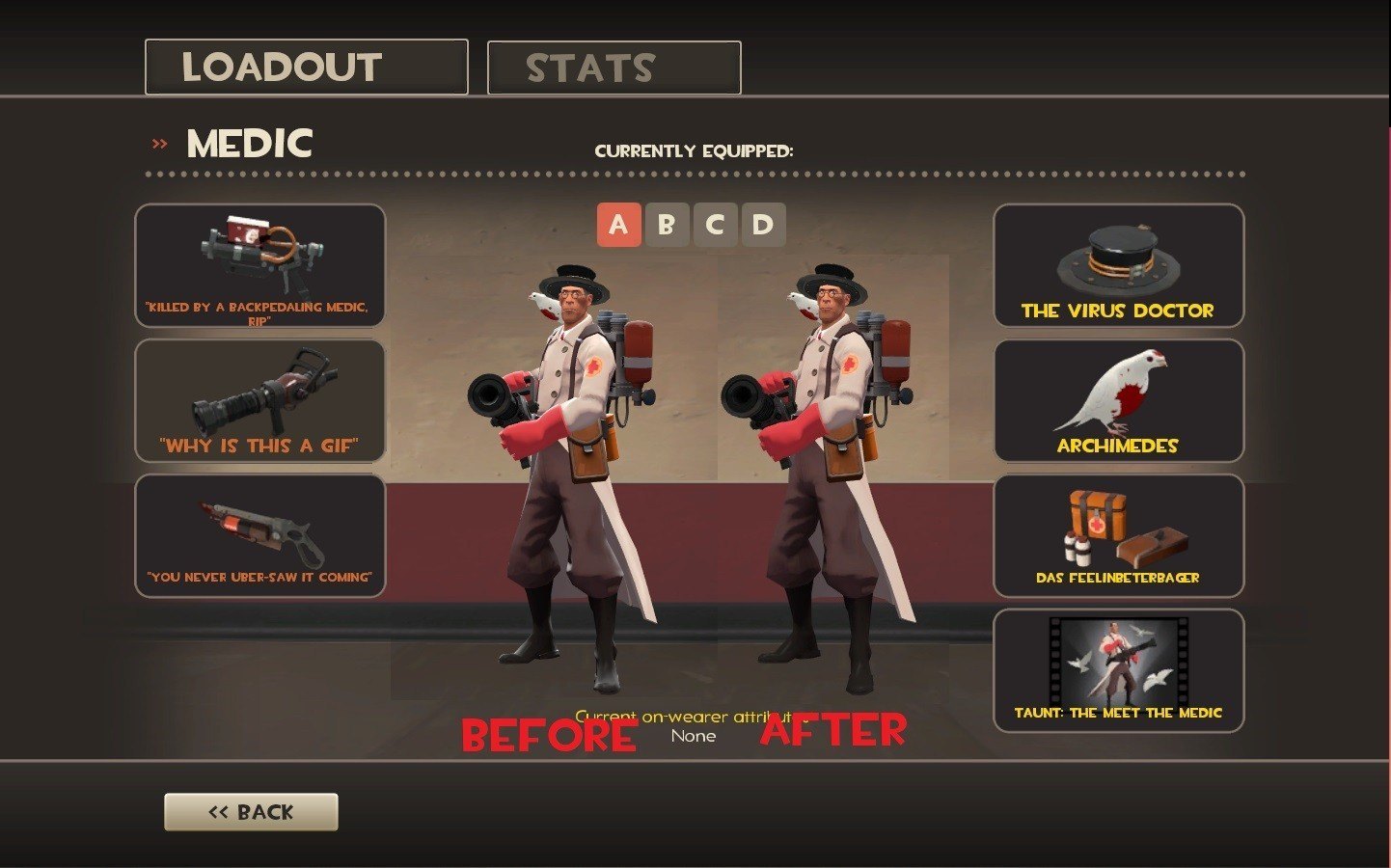Image resolution: width=1391 pixels, height=868 pixels.
Task: Open the Meet the Medic taunt slot
Action: tap(1118, 671)
